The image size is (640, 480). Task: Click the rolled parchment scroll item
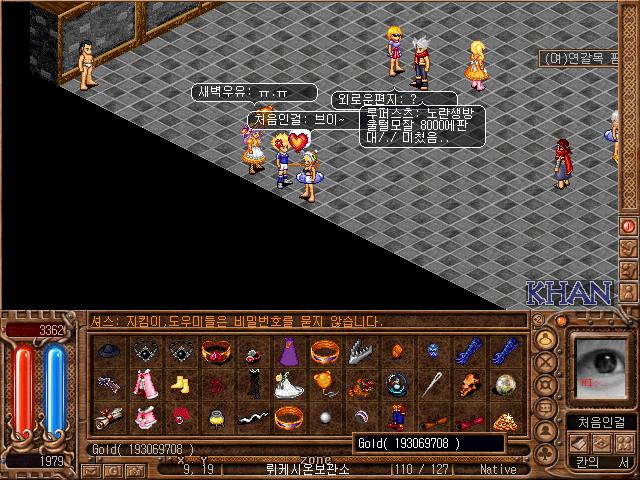109,418
